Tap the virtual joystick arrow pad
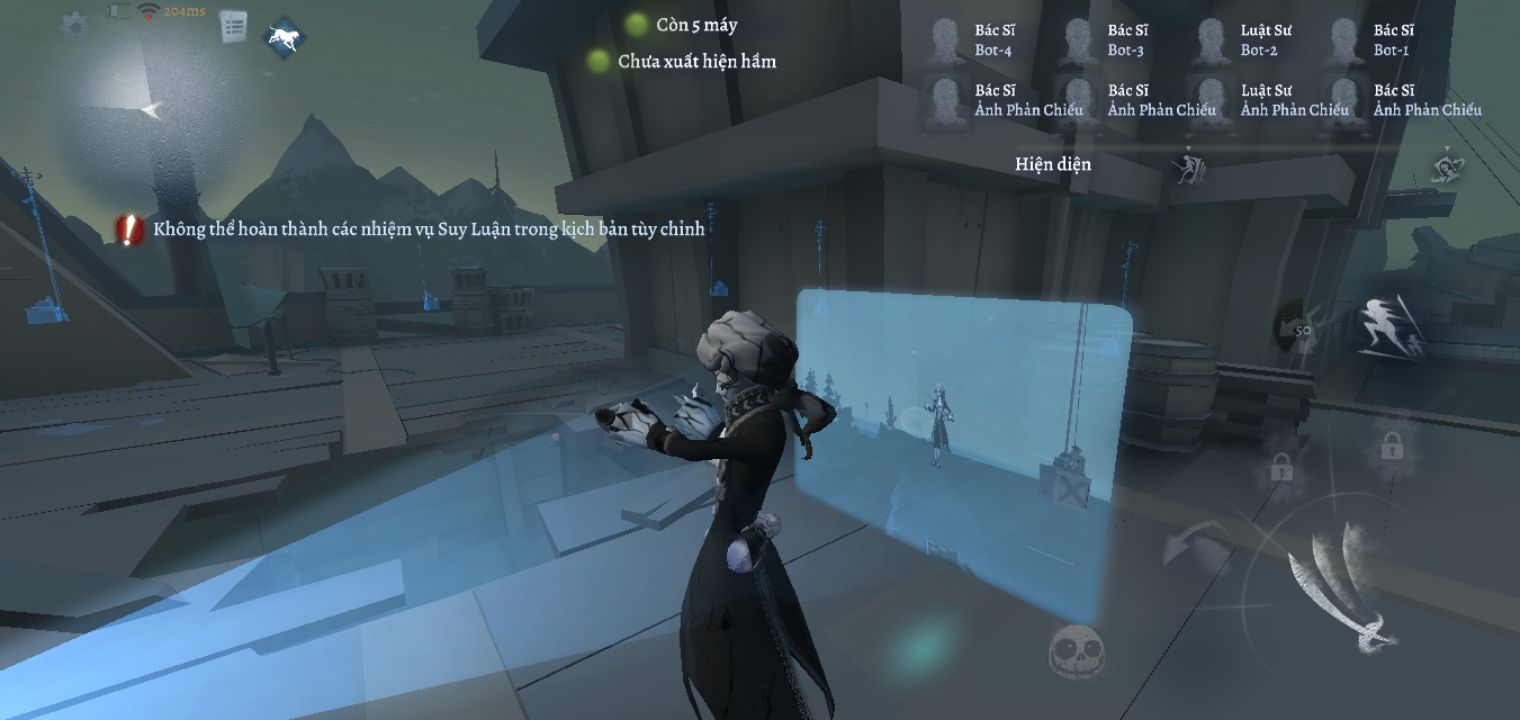The width and height of the screenshot is (1520, 720). click(148, 111)
